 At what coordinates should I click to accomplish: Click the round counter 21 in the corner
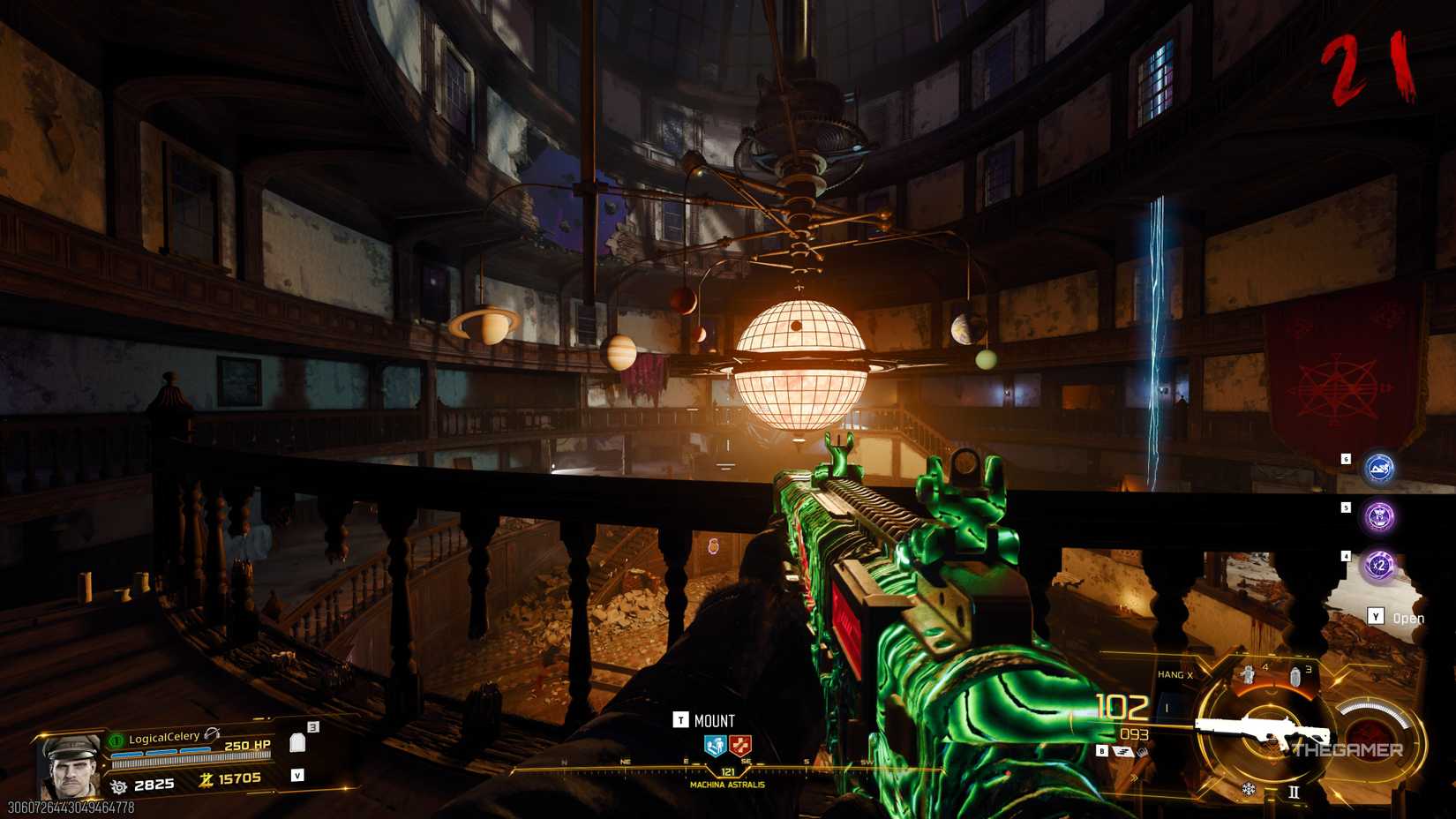pyautogui.click(x=1365, y=66)
